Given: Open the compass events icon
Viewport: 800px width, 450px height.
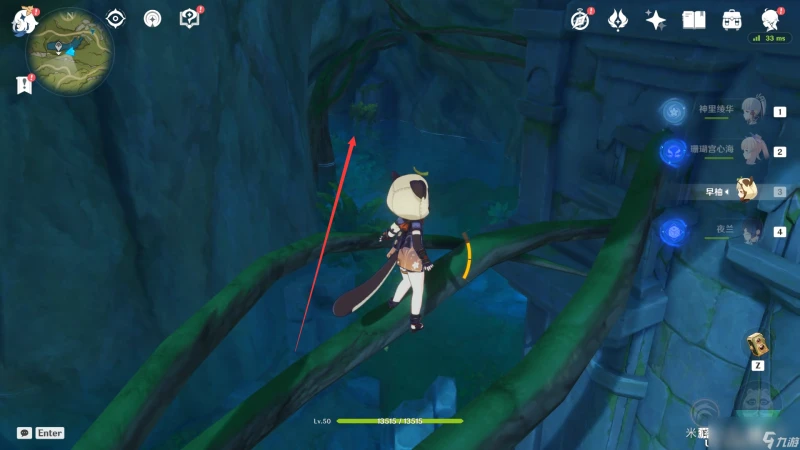Looking at the screenshot, I should [580, 19].
